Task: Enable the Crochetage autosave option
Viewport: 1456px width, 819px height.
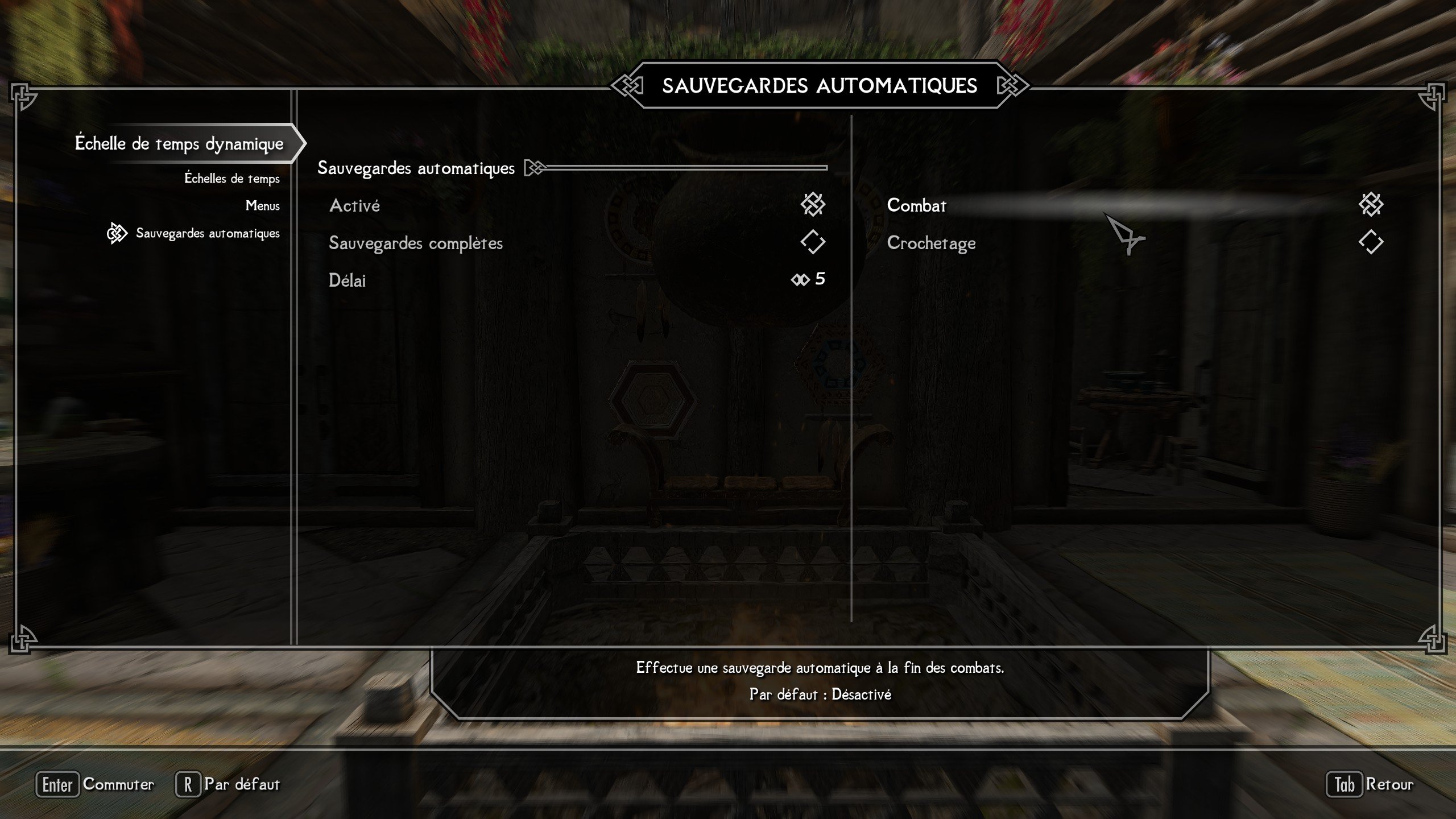Action: [x=1370, y=242]
